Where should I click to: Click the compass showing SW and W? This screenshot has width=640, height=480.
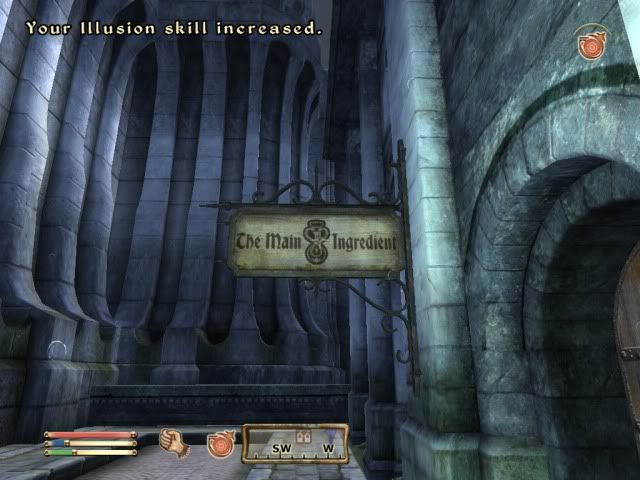[x=295, y=444]
